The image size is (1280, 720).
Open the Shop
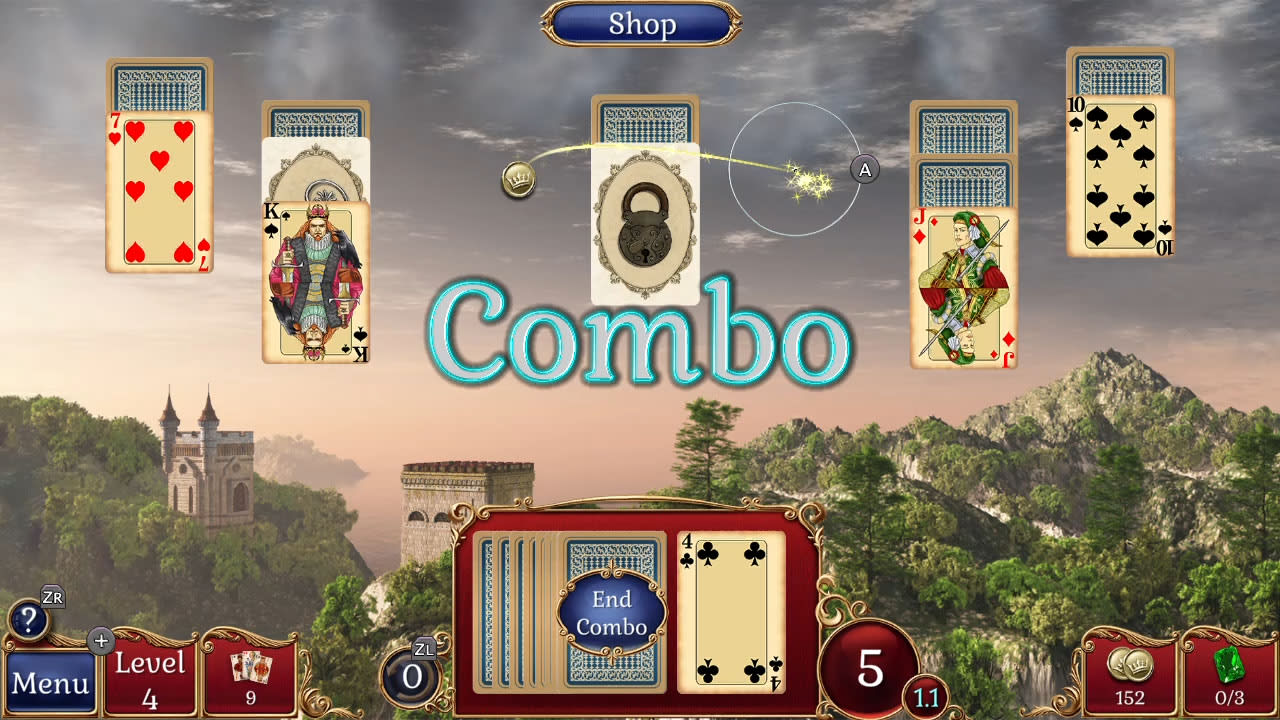641,23
